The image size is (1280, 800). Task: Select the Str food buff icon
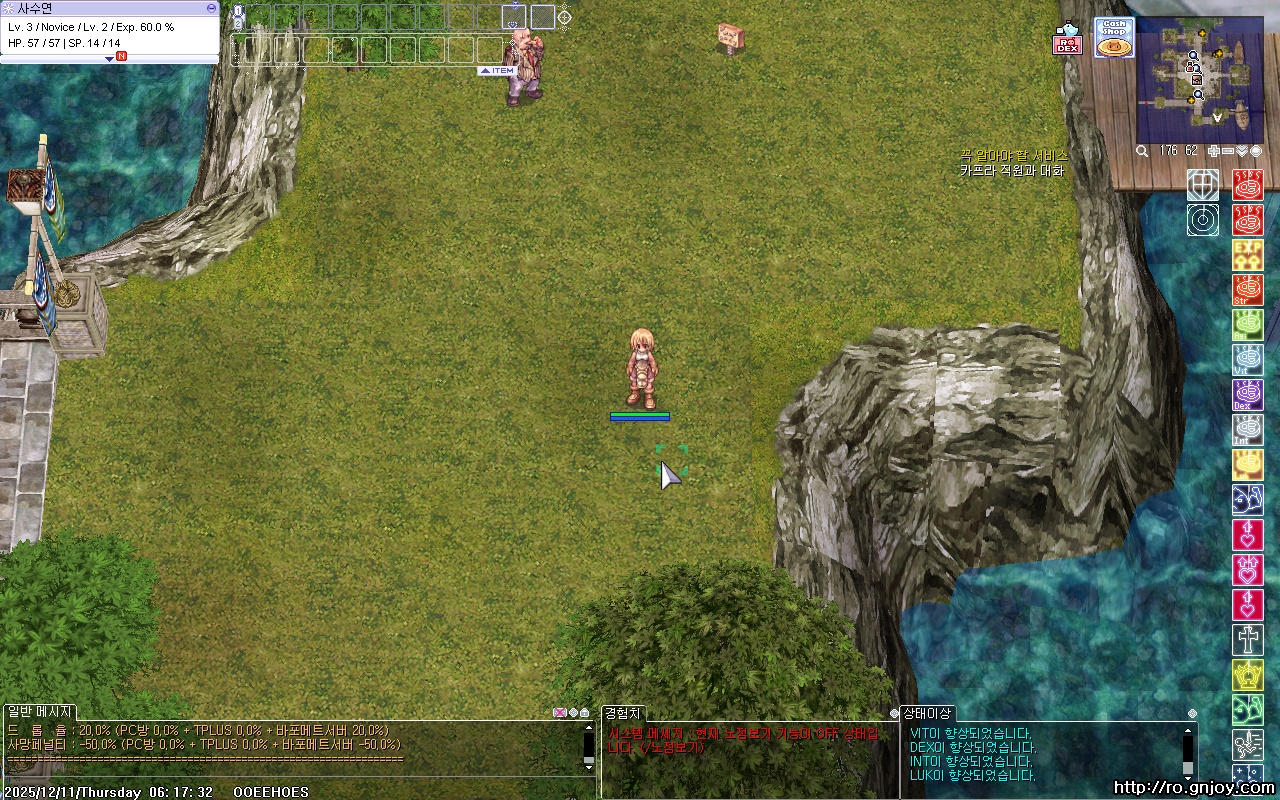(x=1247, y=290)
